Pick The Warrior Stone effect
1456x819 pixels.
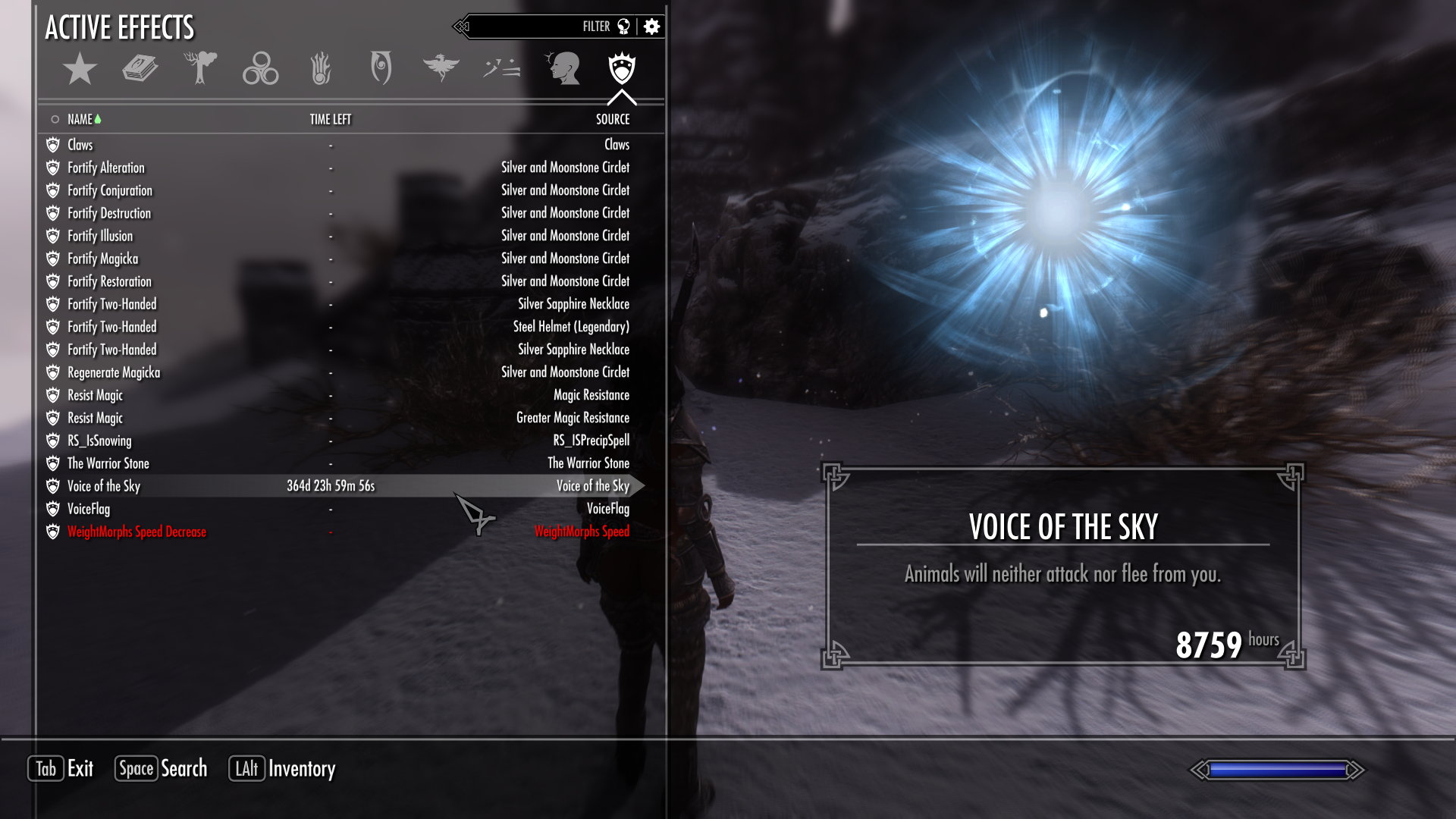click(x=108, y=463)
